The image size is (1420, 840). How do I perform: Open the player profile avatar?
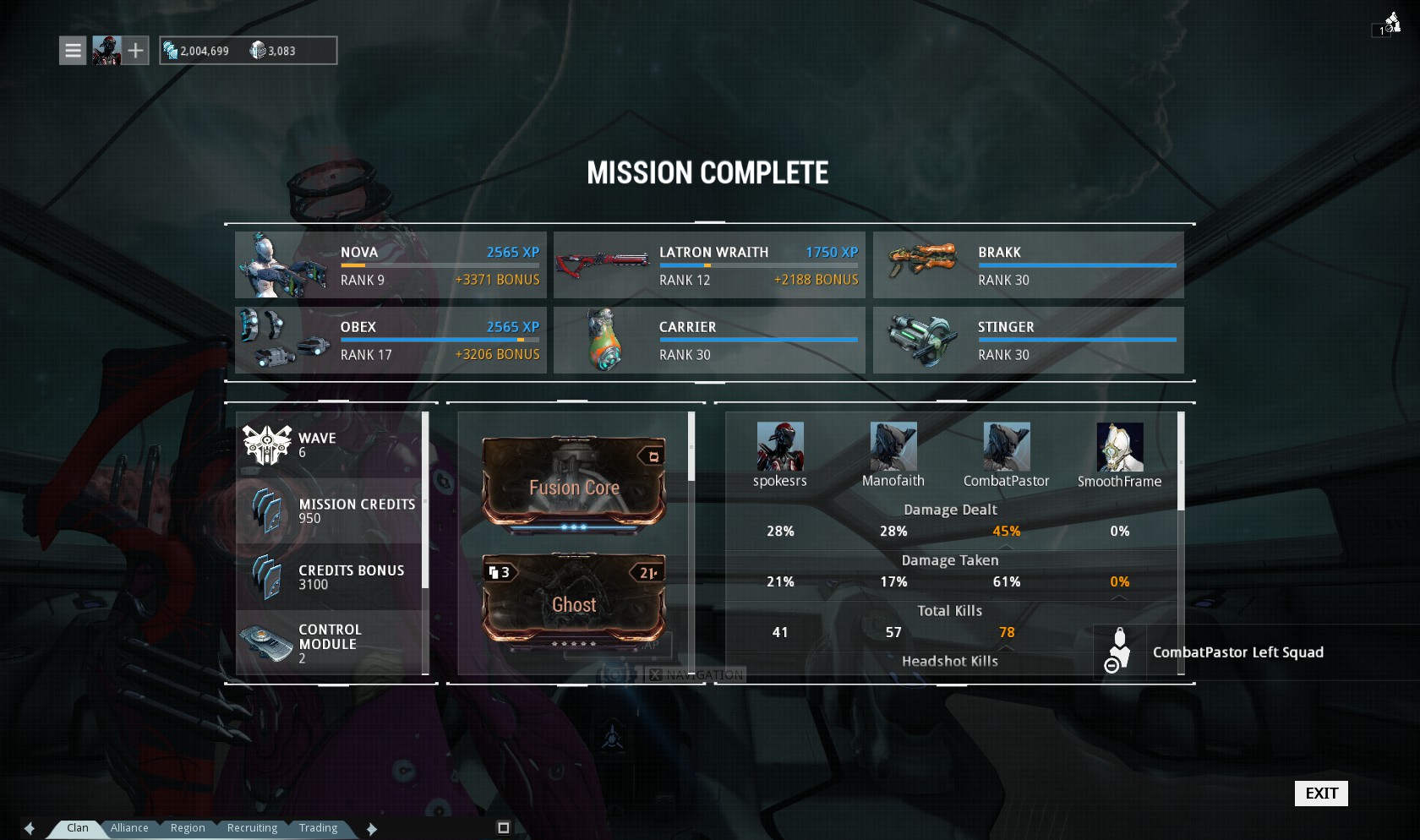pos(106,51)
